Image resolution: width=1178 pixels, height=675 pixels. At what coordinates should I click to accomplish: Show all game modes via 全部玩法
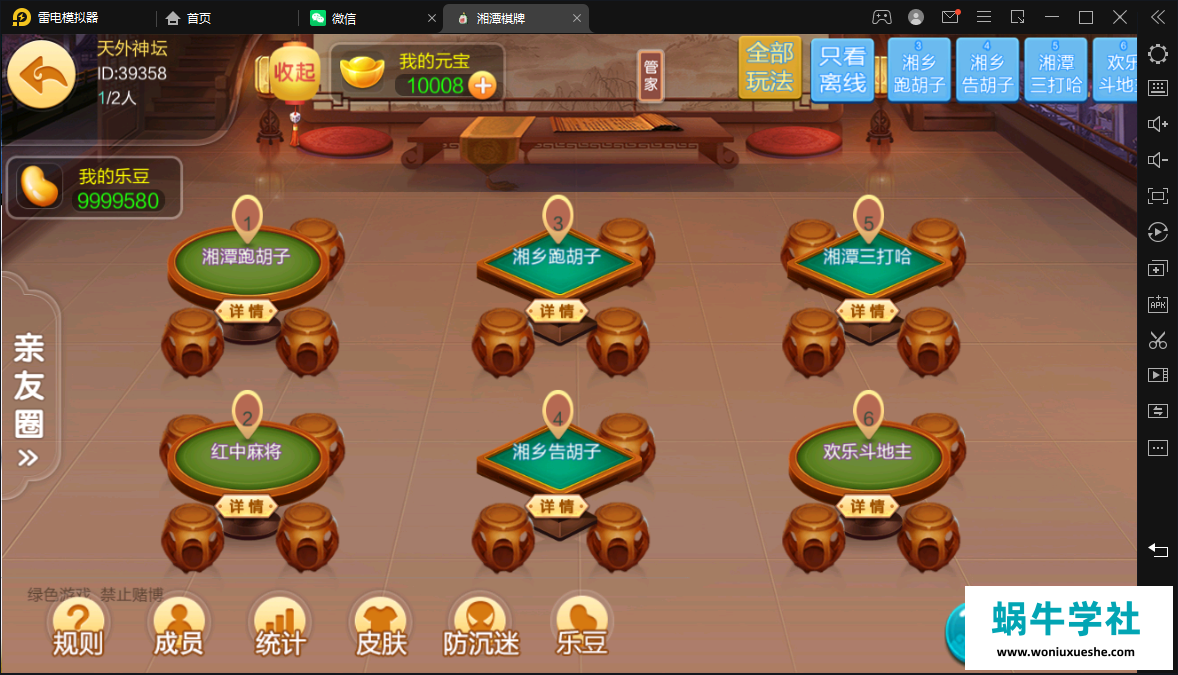[x=769, y=68]
